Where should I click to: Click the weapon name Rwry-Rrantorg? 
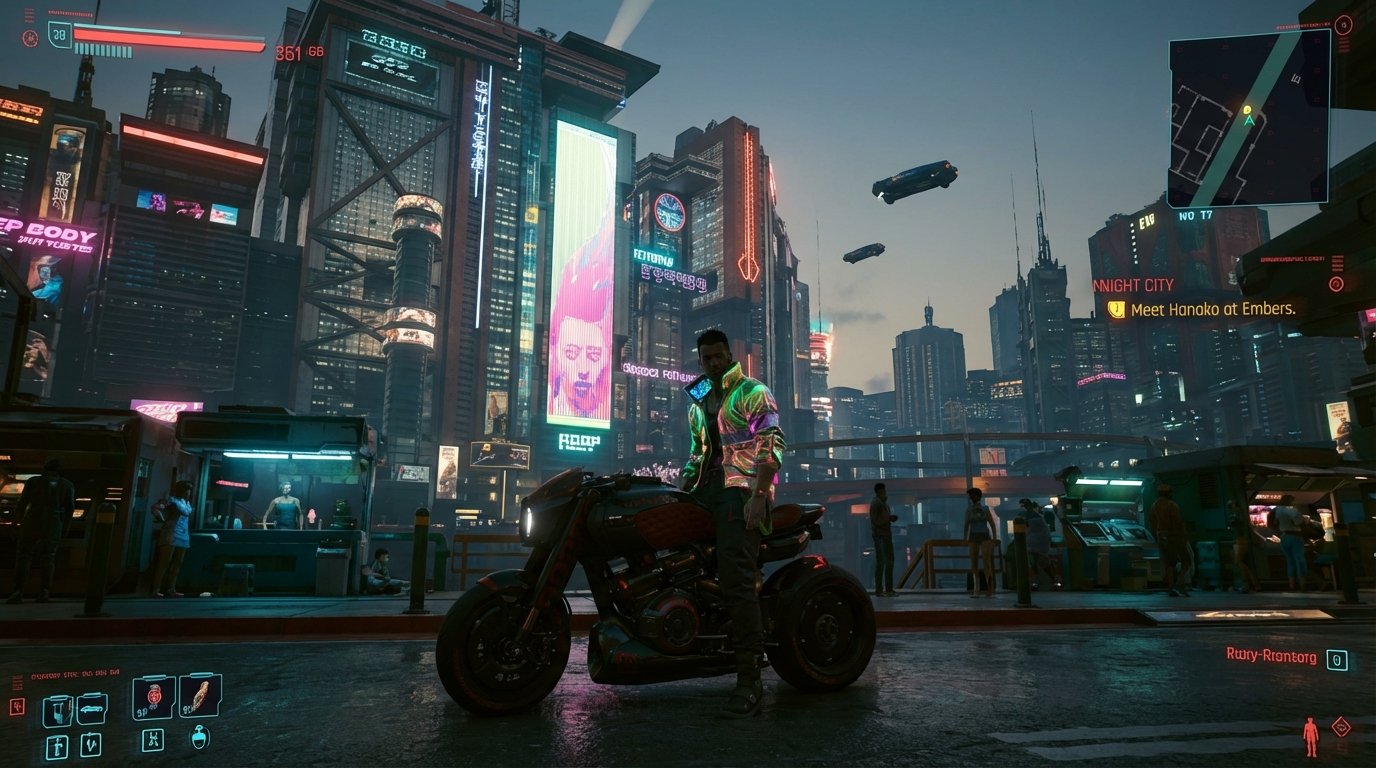coord(1271,658)
